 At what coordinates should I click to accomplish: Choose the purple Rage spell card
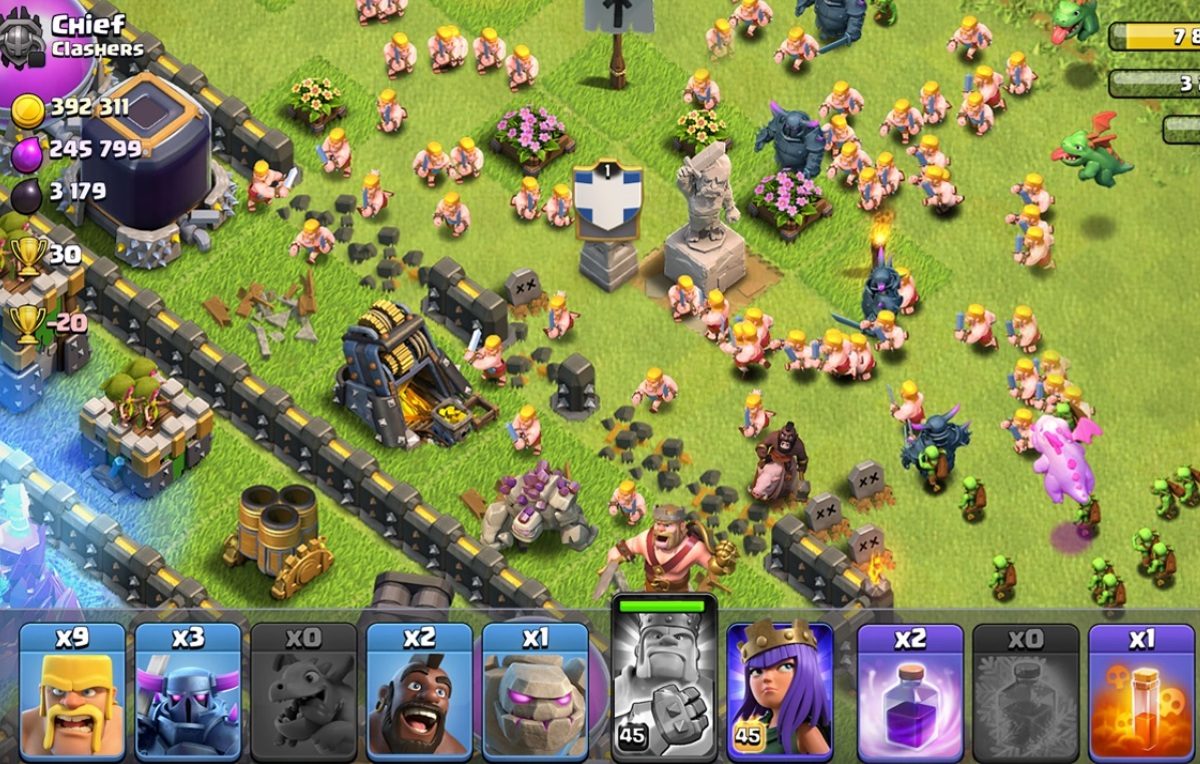pyautogui.click(x=910, y=691)
